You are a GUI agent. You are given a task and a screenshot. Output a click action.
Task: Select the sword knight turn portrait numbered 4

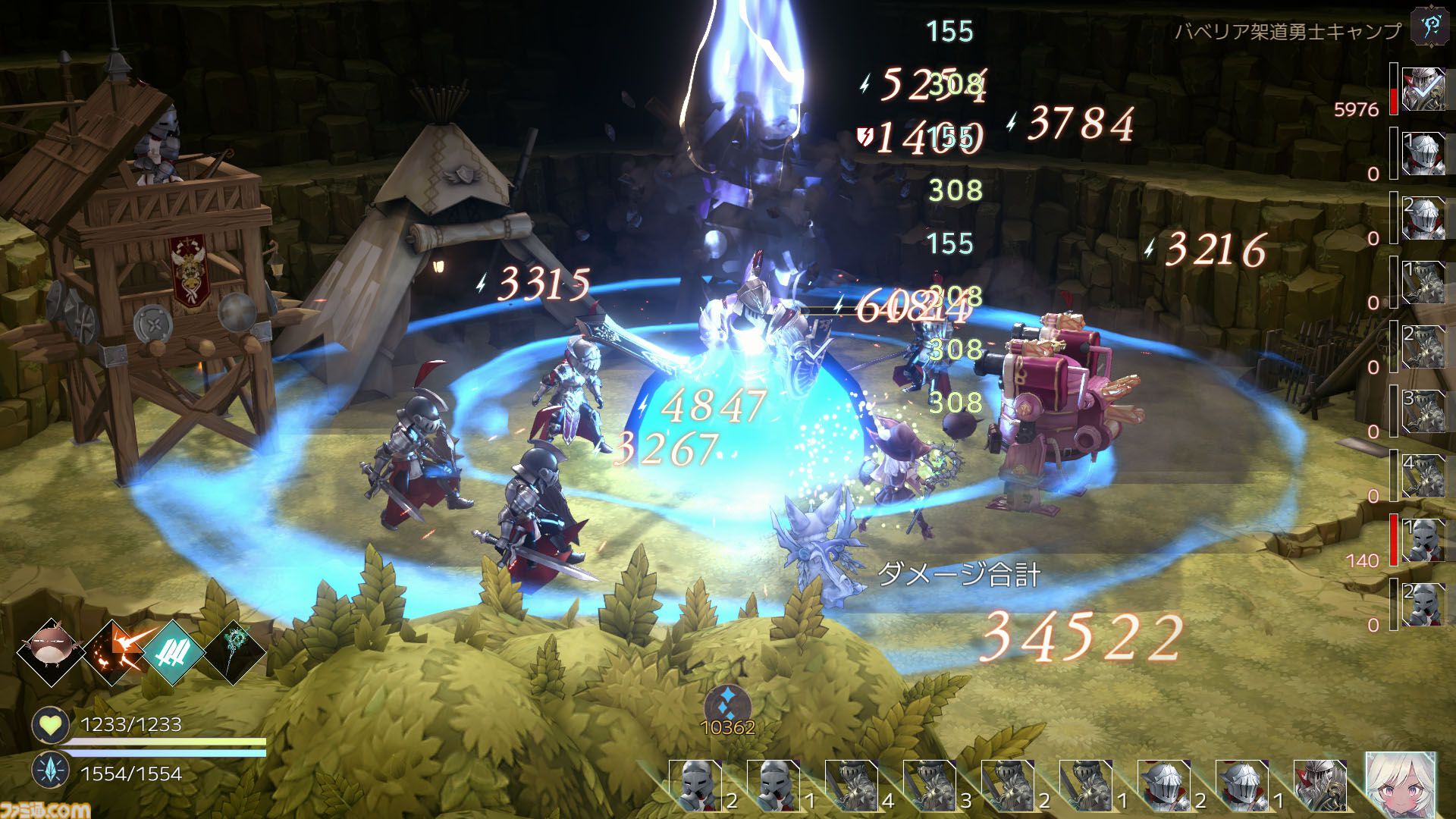point(852,786)
